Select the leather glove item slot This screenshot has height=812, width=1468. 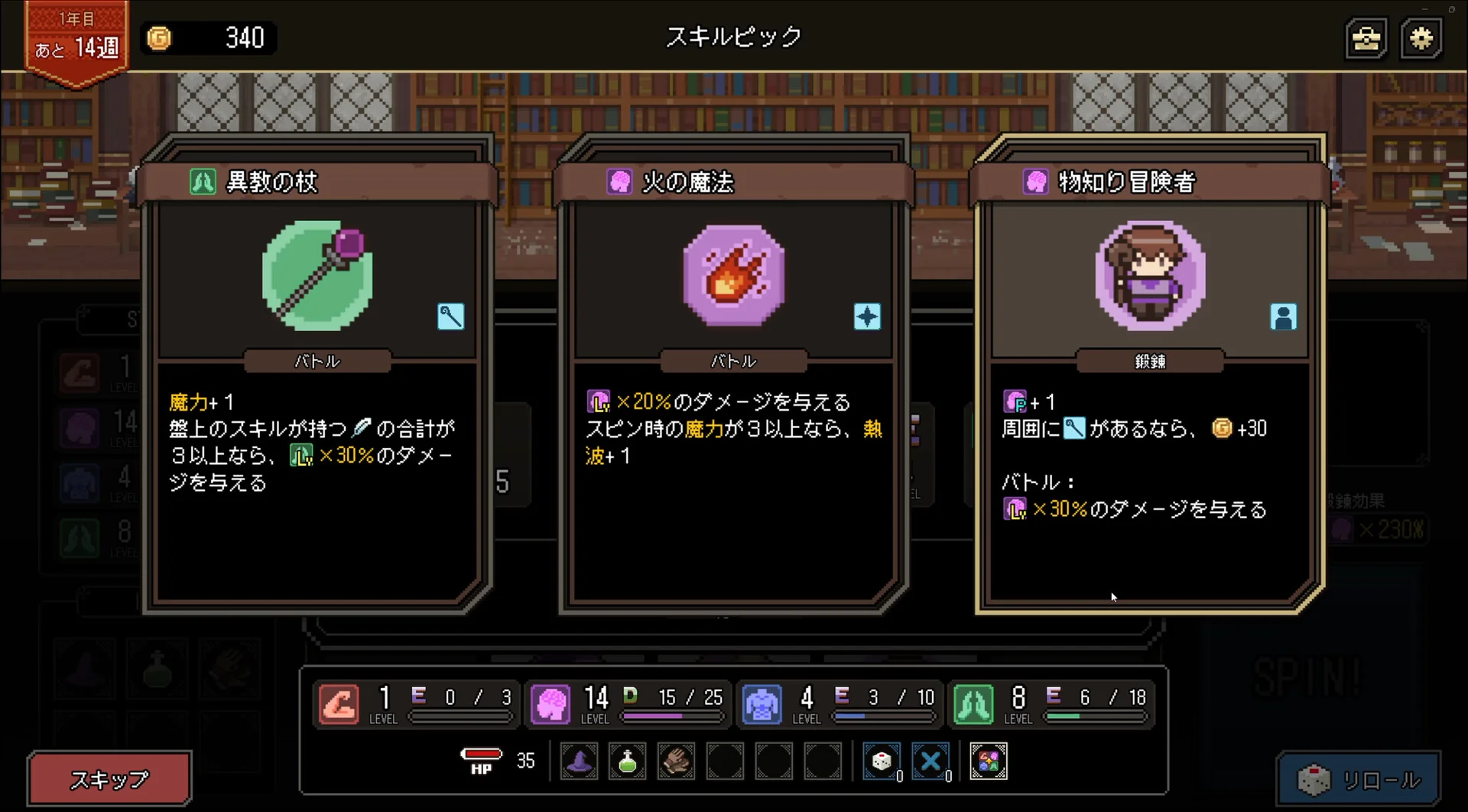pyautogui.click(x=676, y=762)
